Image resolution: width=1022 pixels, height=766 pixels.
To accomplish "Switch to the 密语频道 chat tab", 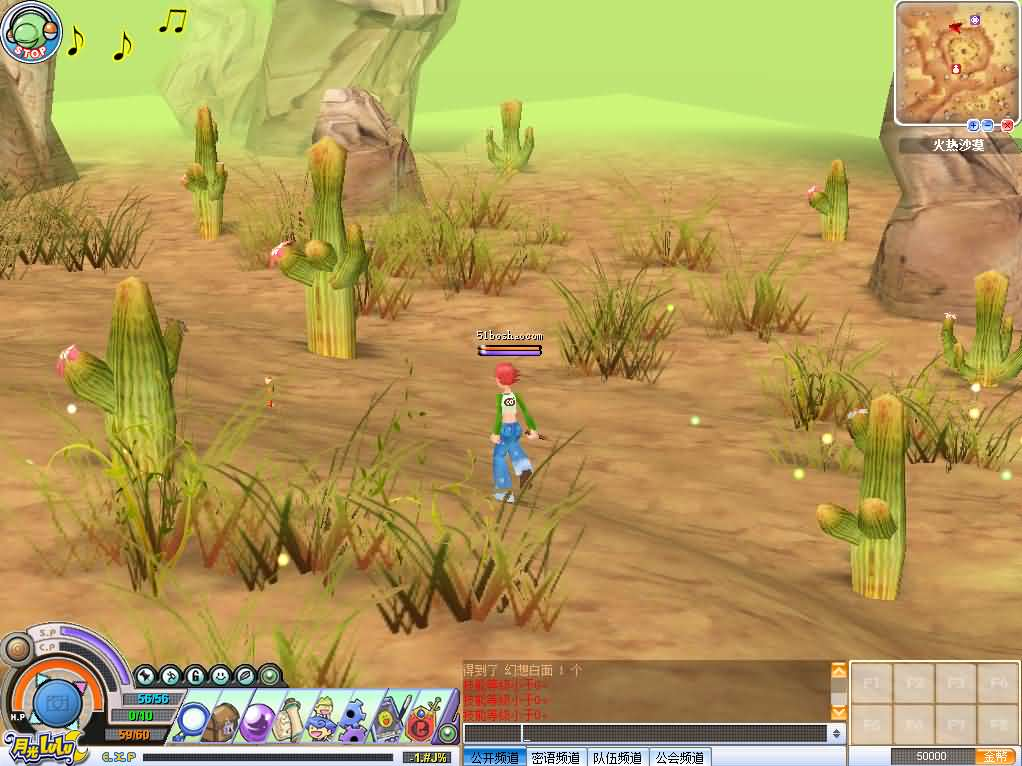I will 555,758.
